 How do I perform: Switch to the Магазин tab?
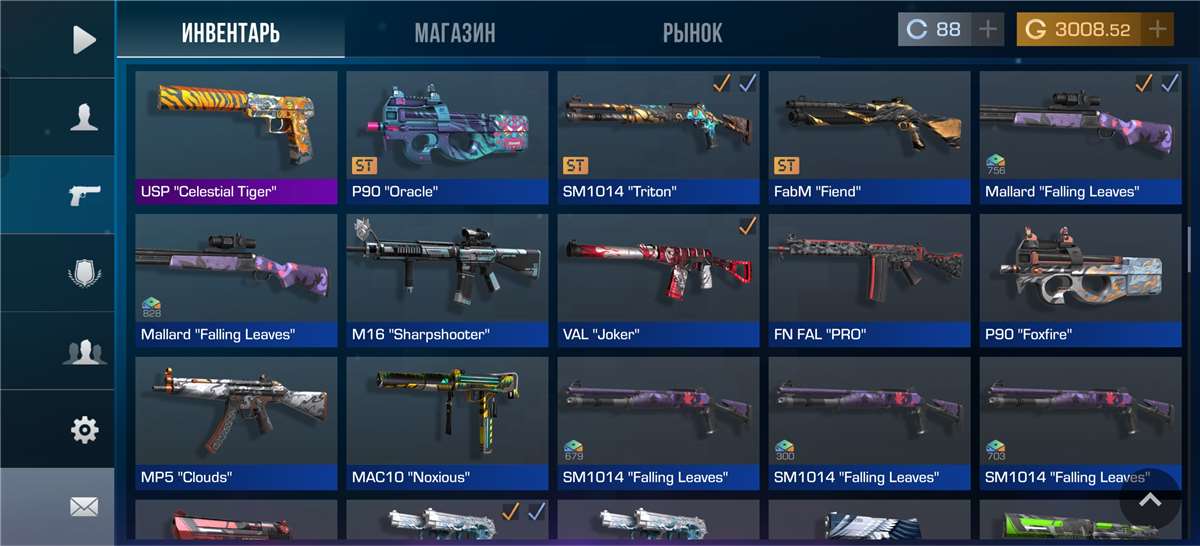454,33
